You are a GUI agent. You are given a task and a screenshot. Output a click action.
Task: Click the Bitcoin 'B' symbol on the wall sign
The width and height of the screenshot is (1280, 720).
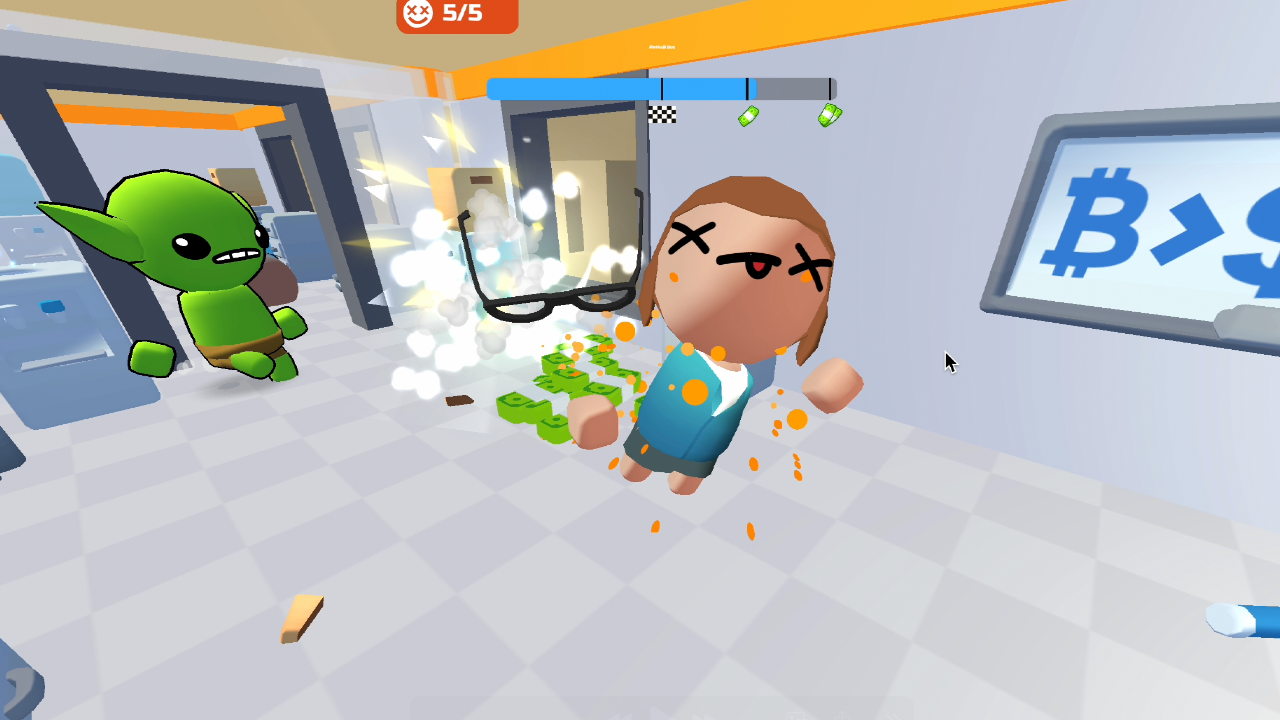(x=1093, y=225)
